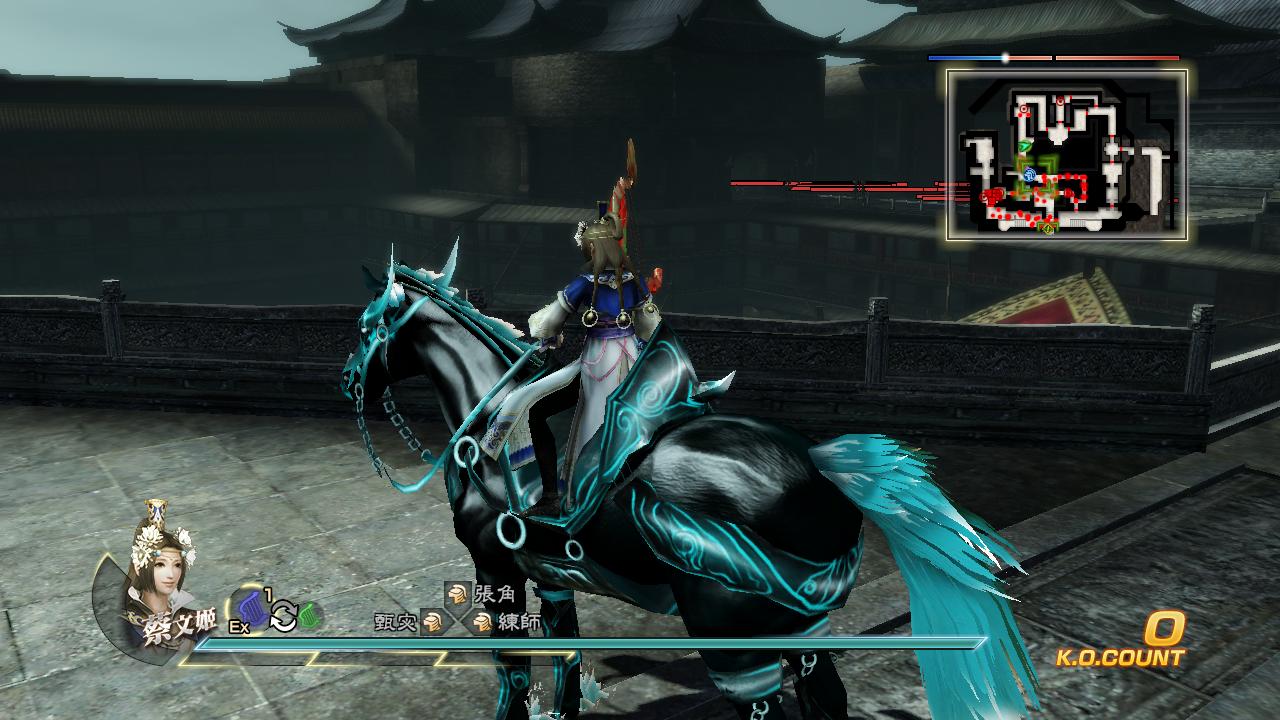Image resolution: width=1280 pixels, height=720 pixels.
Task: Select the 張角 officer helmet icon
Action: pyautogui.click(x=457, y=594)
